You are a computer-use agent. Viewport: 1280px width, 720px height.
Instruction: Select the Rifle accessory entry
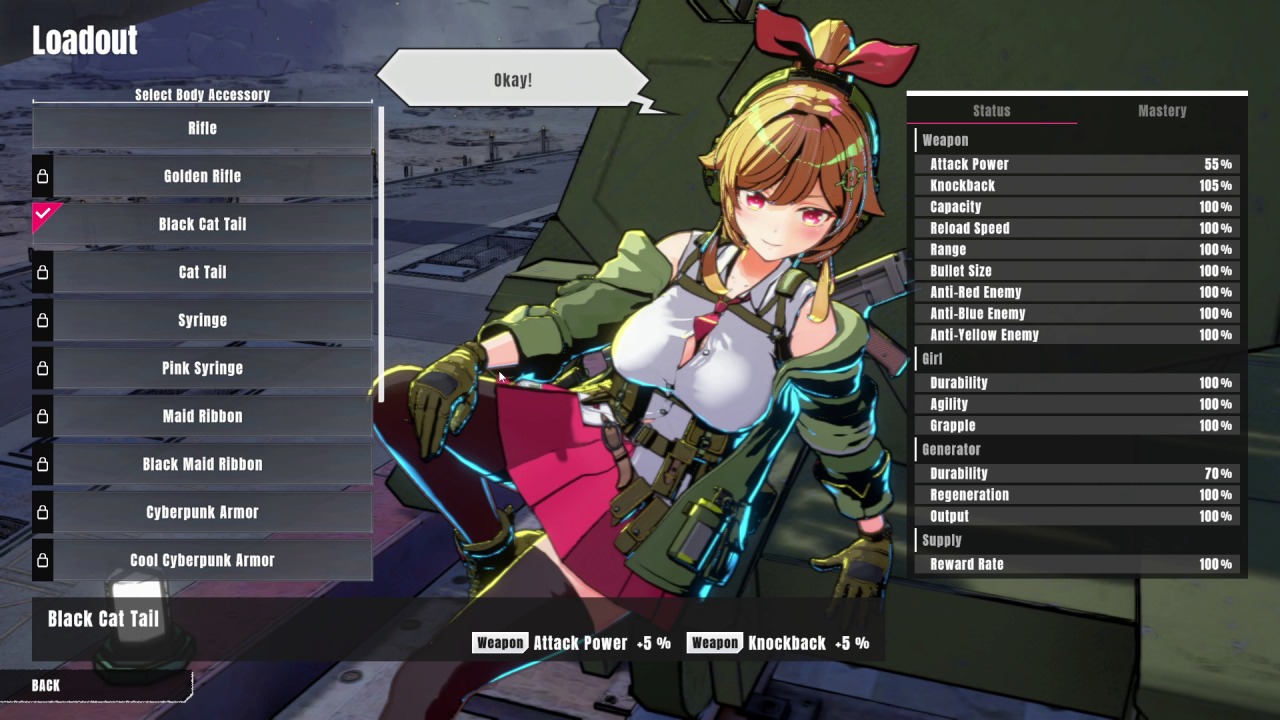coord(202,128)
